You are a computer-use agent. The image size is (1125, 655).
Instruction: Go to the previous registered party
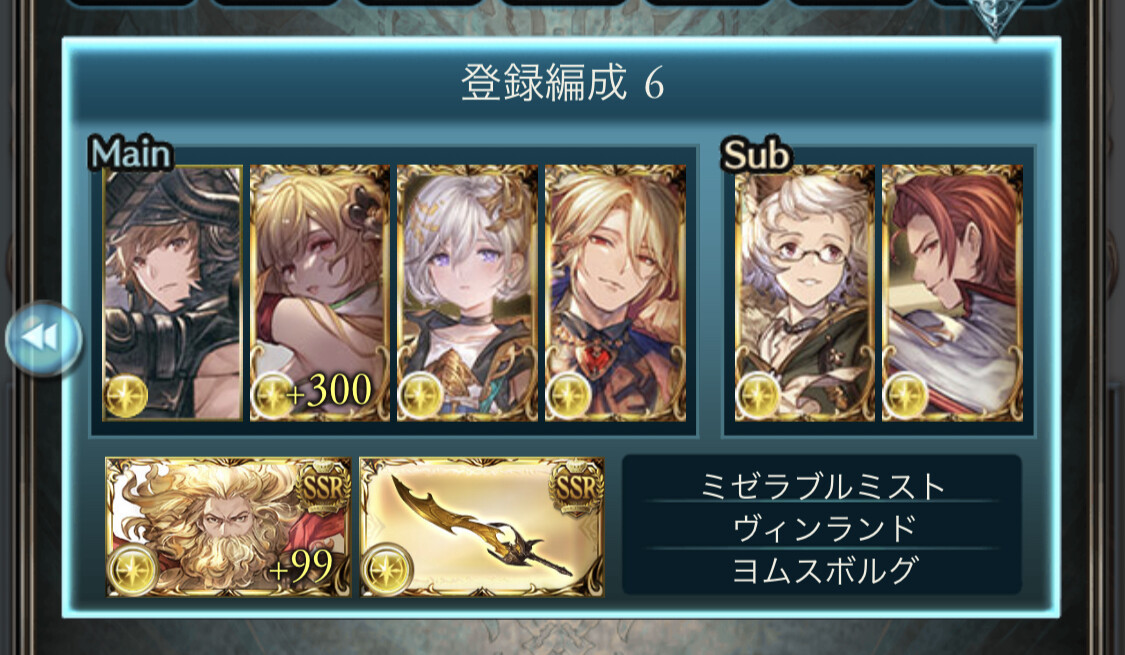[x=42, y=340]
